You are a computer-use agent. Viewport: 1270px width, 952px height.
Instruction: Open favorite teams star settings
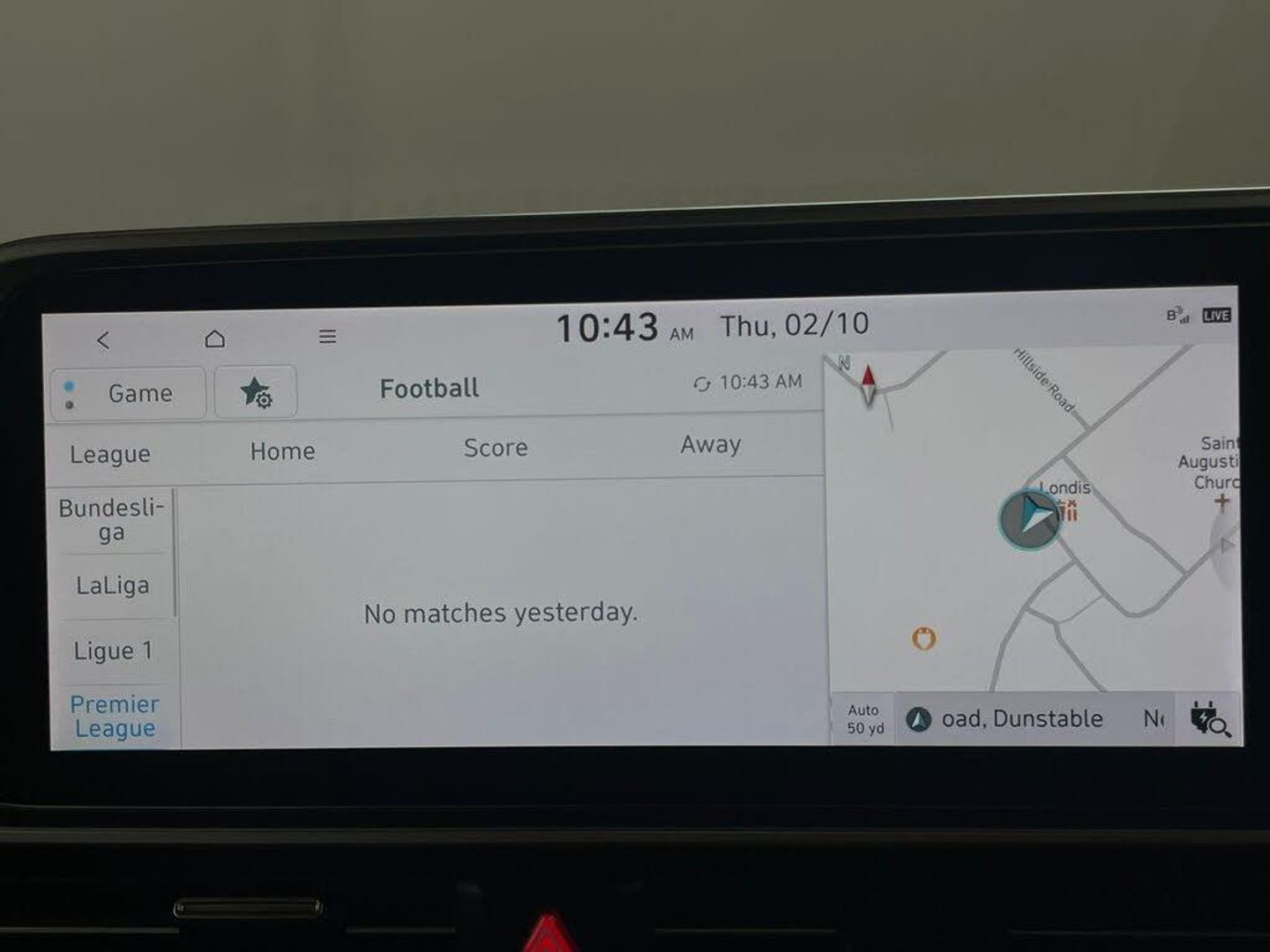click(x=256, y=392)
